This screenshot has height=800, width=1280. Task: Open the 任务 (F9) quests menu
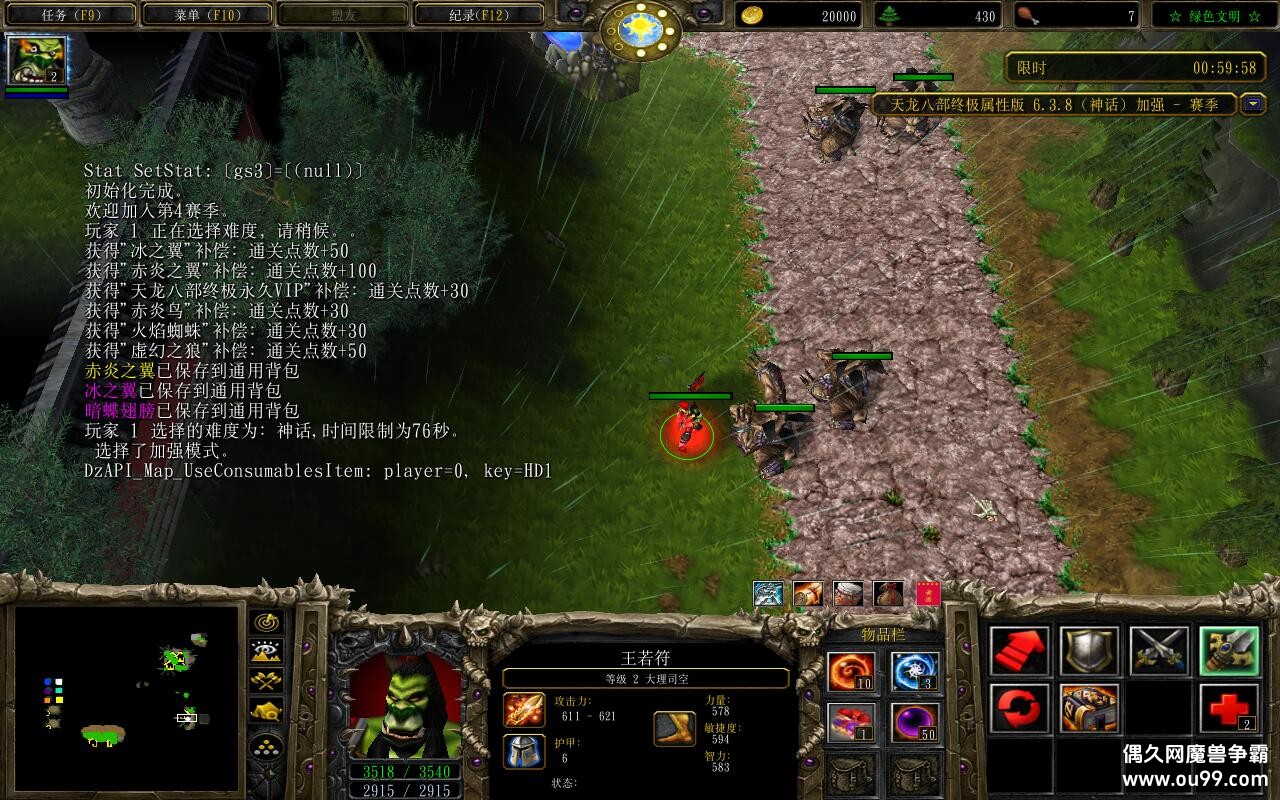pos(70,15)
